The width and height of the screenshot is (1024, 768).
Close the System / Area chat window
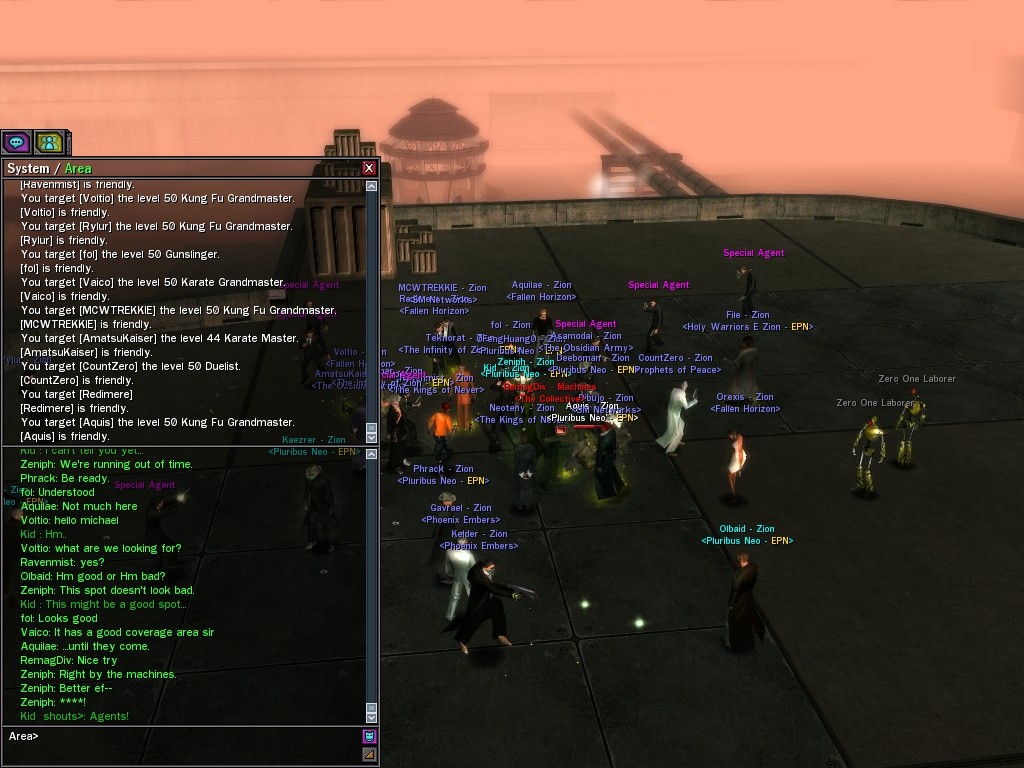[369, 168]
